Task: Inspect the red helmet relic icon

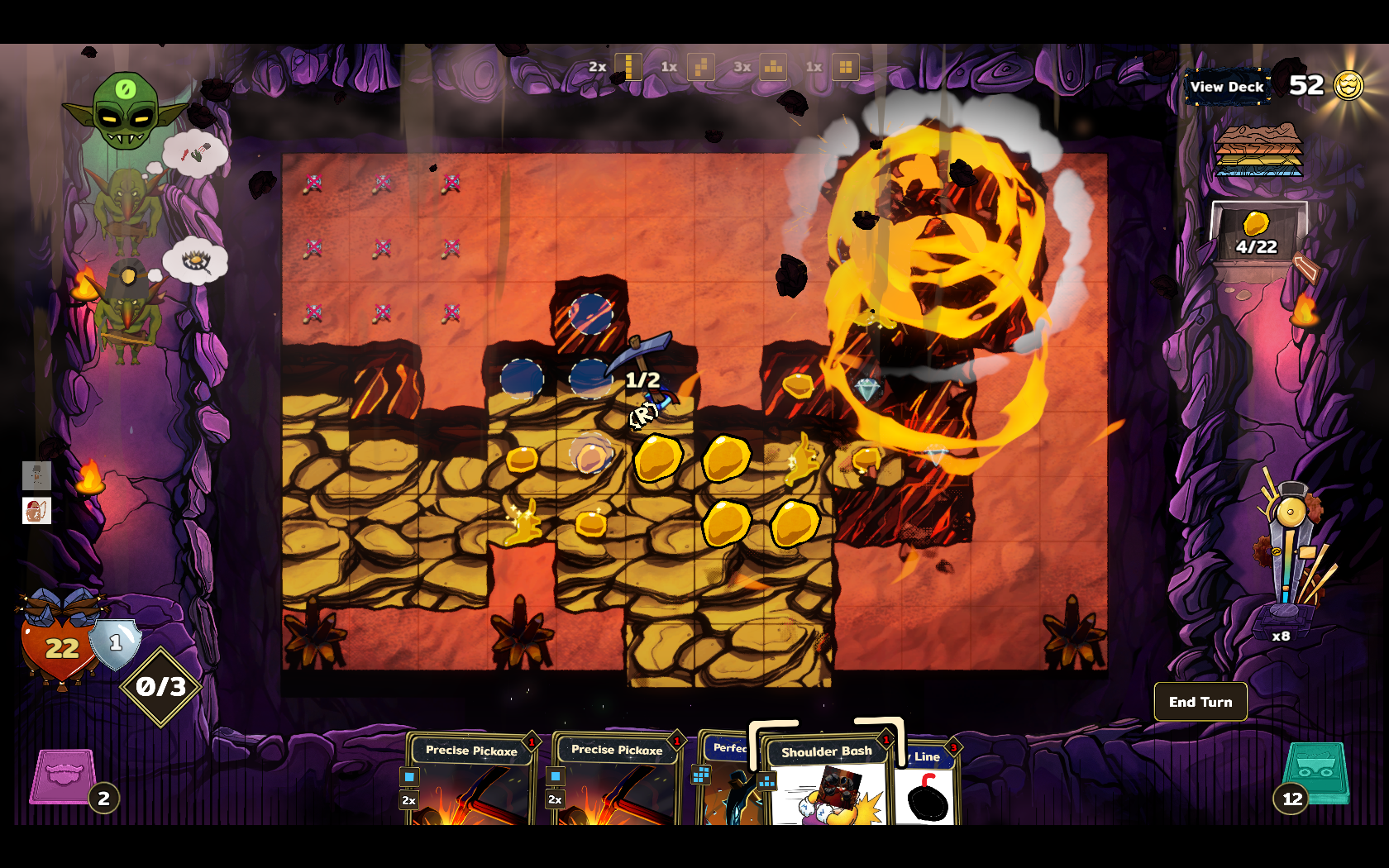Action: coord(36,511)
